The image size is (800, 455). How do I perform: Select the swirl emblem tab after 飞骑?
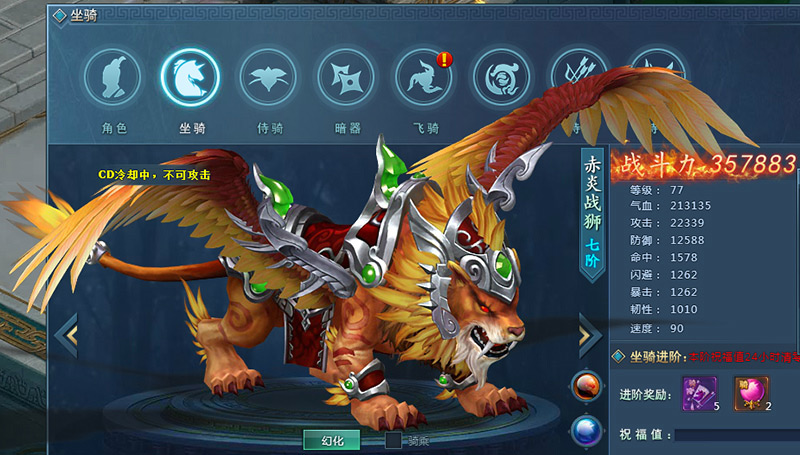click(x=501, y=78)
